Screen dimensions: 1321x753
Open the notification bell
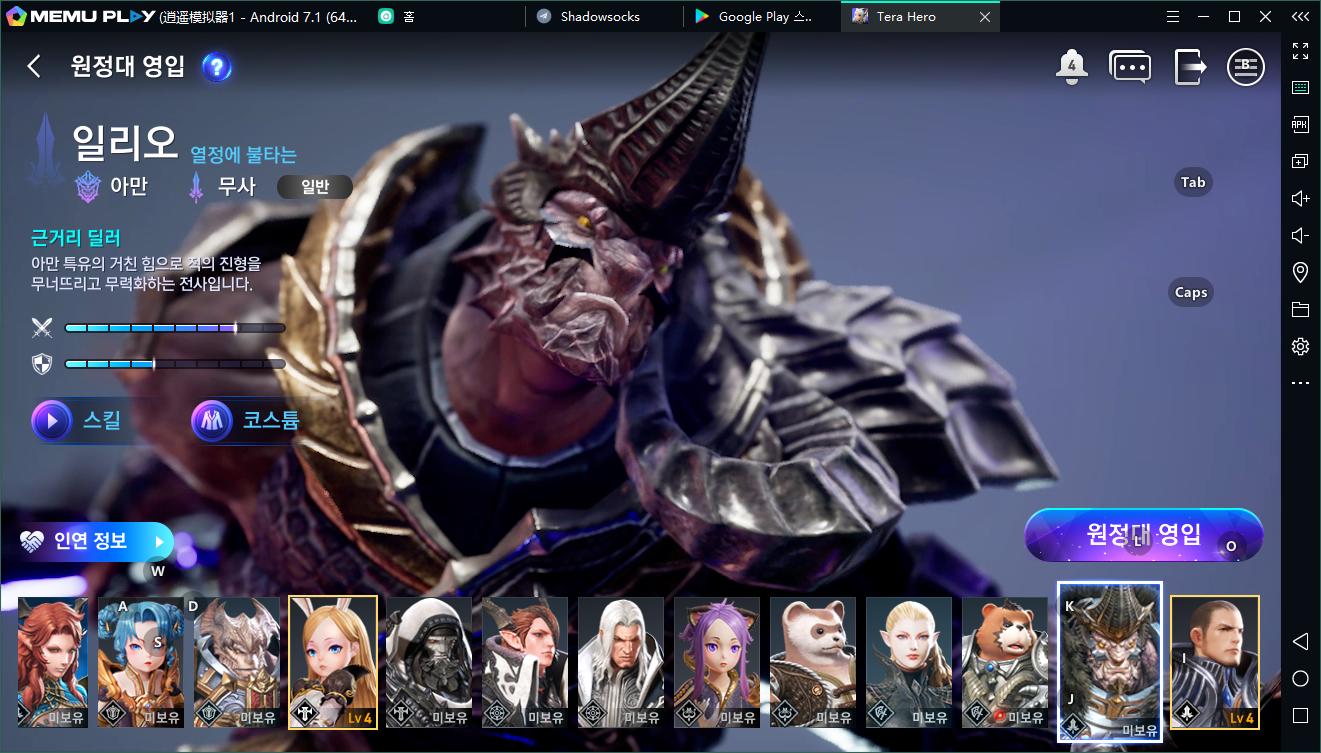[1071, 67]
